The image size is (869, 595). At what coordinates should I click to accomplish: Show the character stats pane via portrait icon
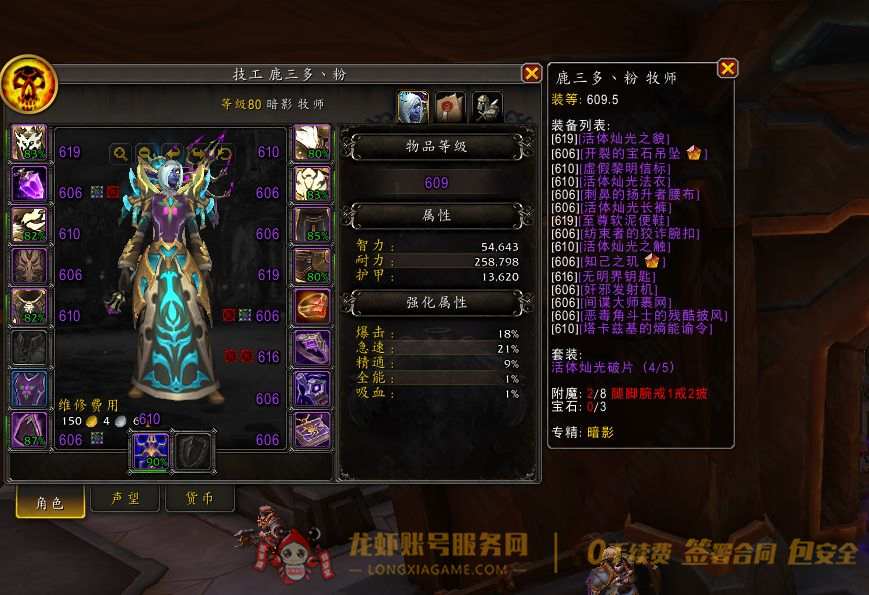click(x=413, y=106)
